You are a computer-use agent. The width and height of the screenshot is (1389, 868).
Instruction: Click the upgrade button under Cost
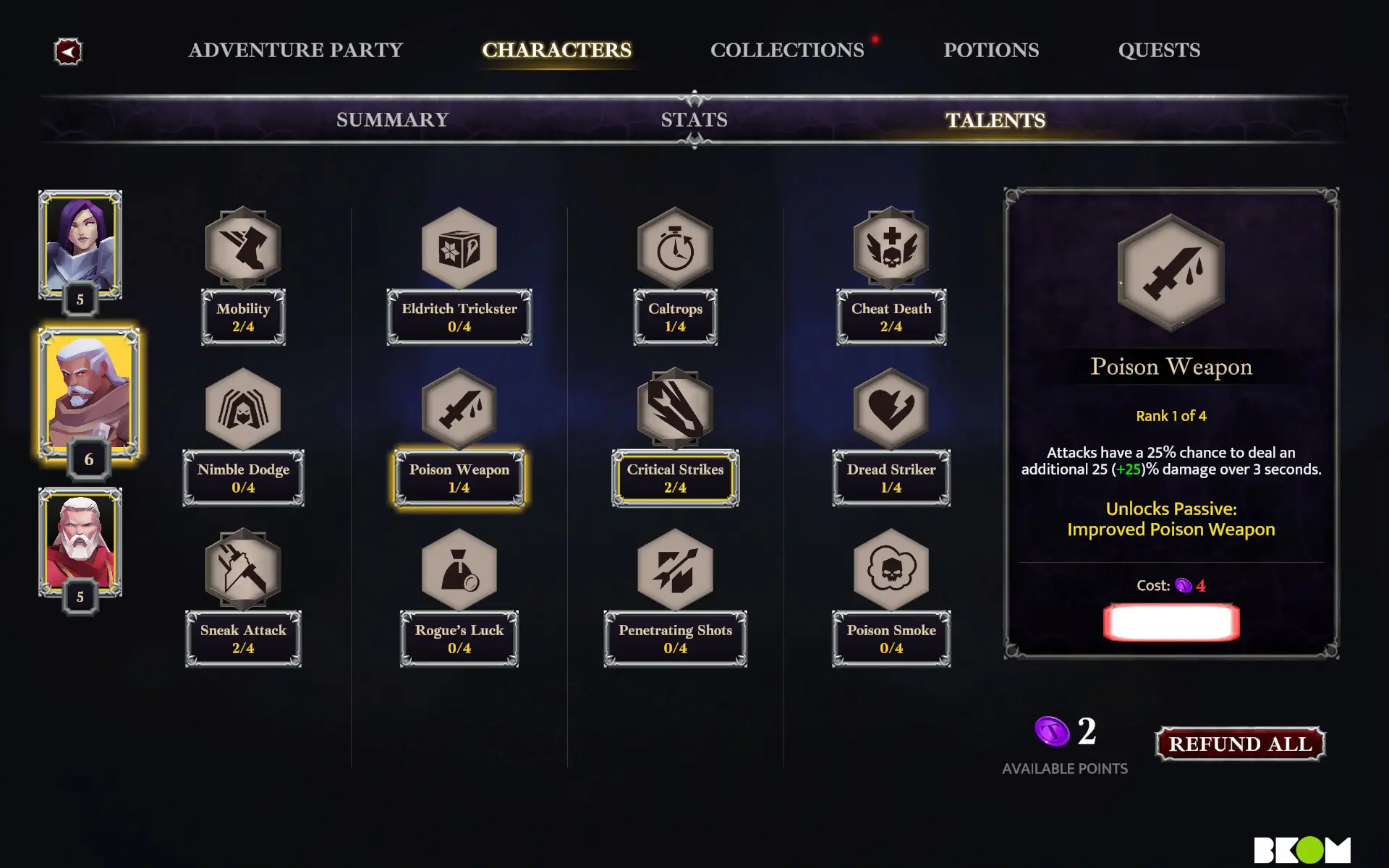pyautogui.click(x=1171, y=622)
